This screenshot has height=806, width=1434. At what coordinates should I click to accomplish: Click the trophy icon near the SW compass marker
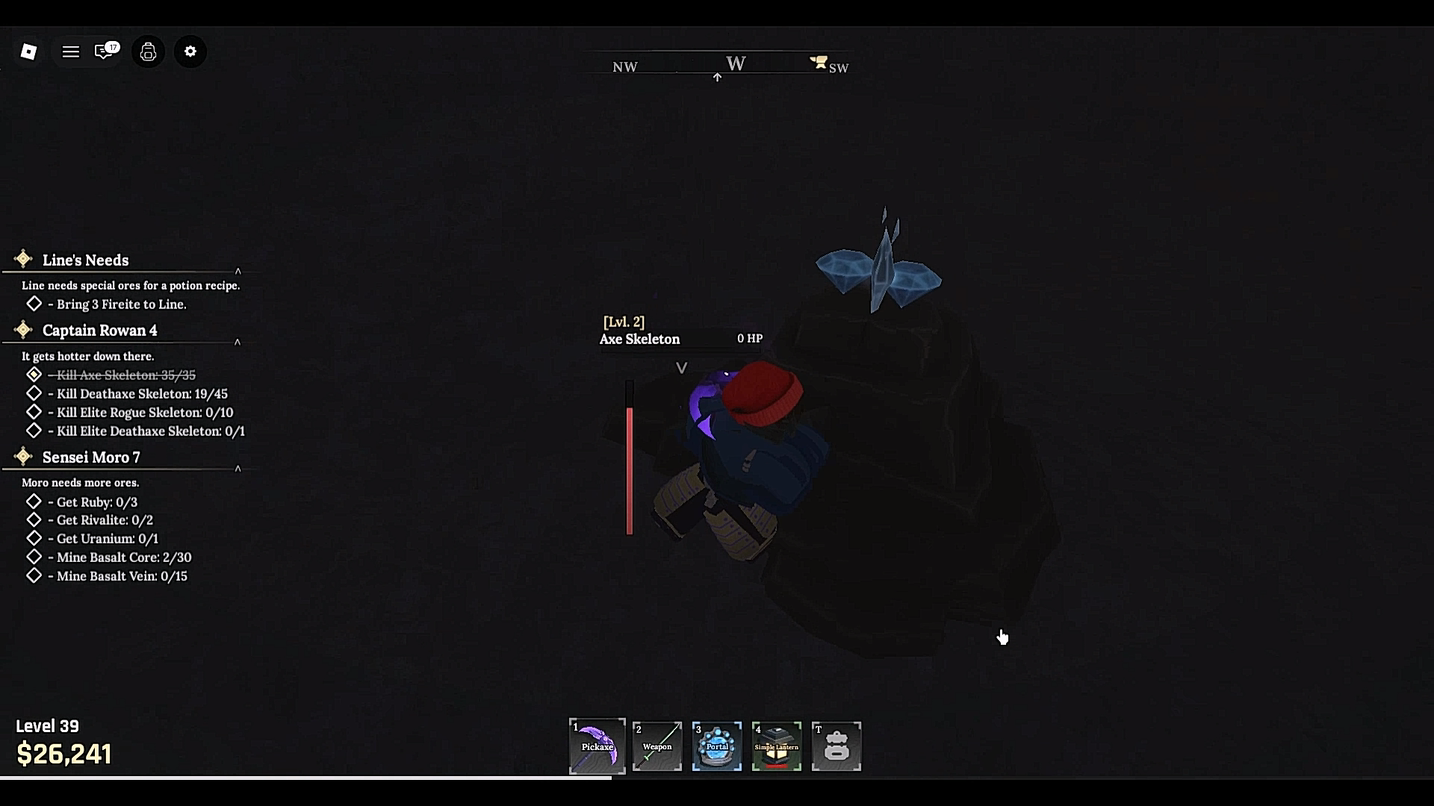coord(819,61)
